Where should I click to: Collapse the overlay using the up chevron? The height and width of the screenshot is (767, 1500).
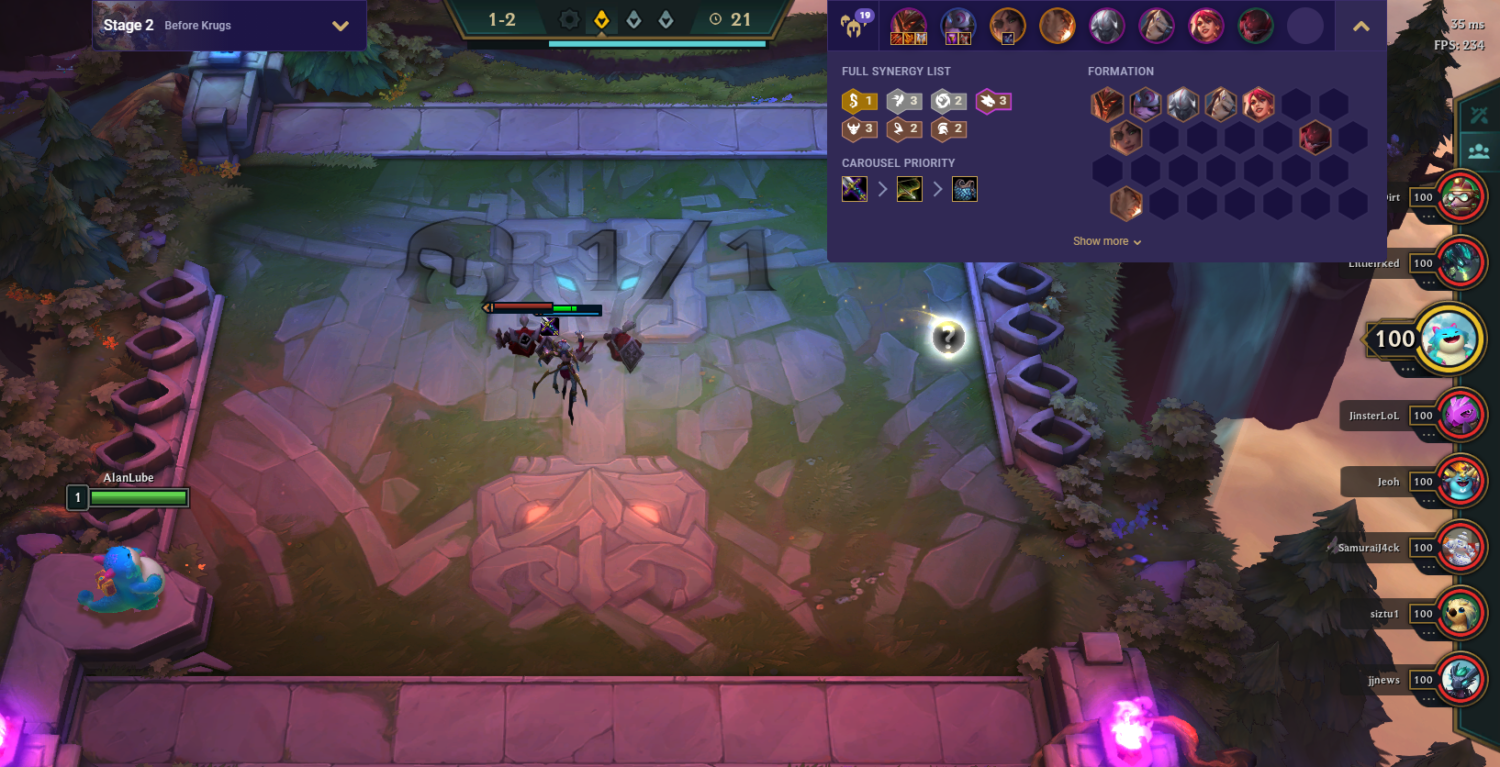pyautogui.click(x=1361, y=25)
